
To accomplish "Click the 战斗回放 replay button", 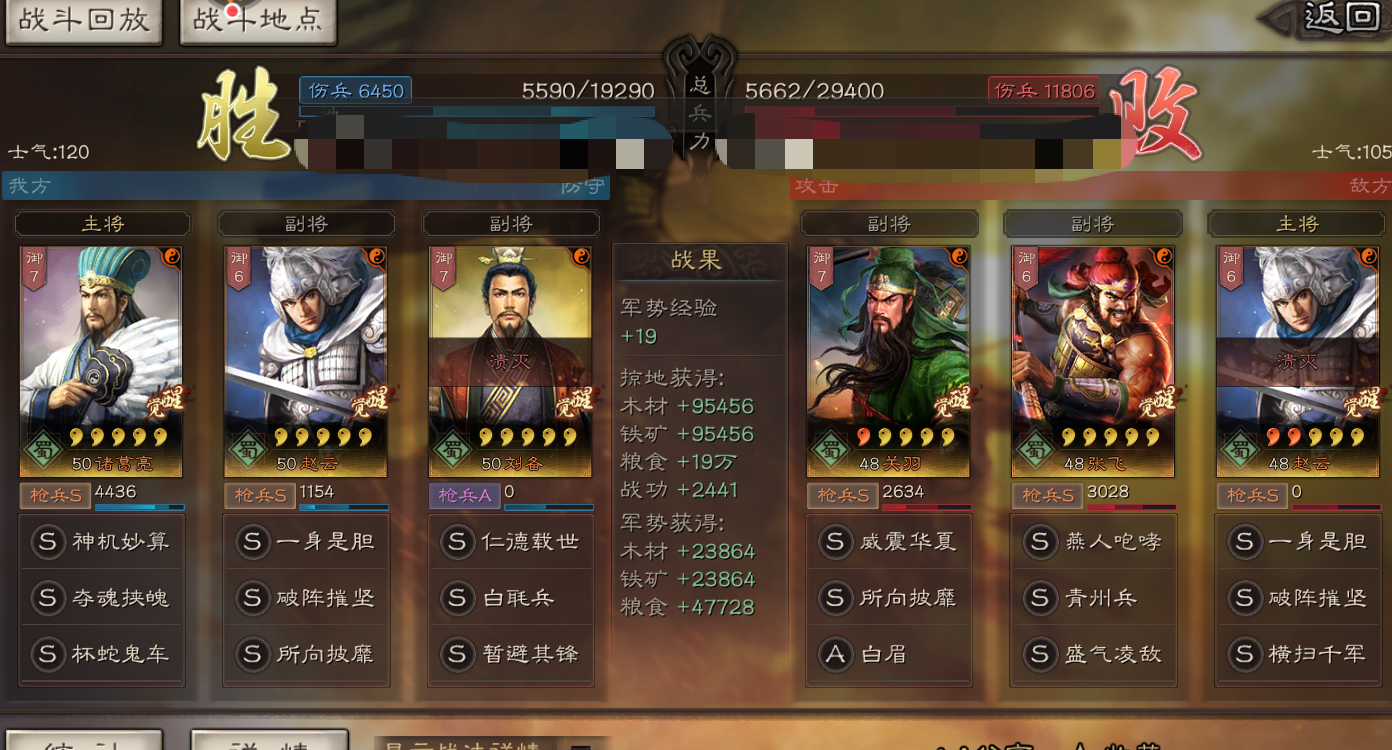I will tap(84, 21).
